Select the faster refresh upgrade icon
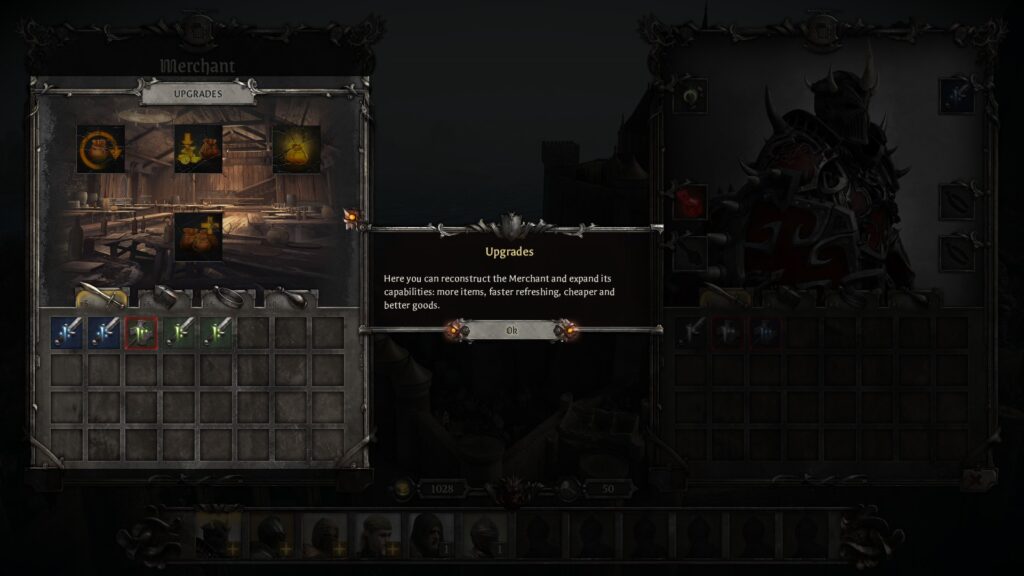The height and width of the screenshot is (576, 1024). tap(100, 149)
